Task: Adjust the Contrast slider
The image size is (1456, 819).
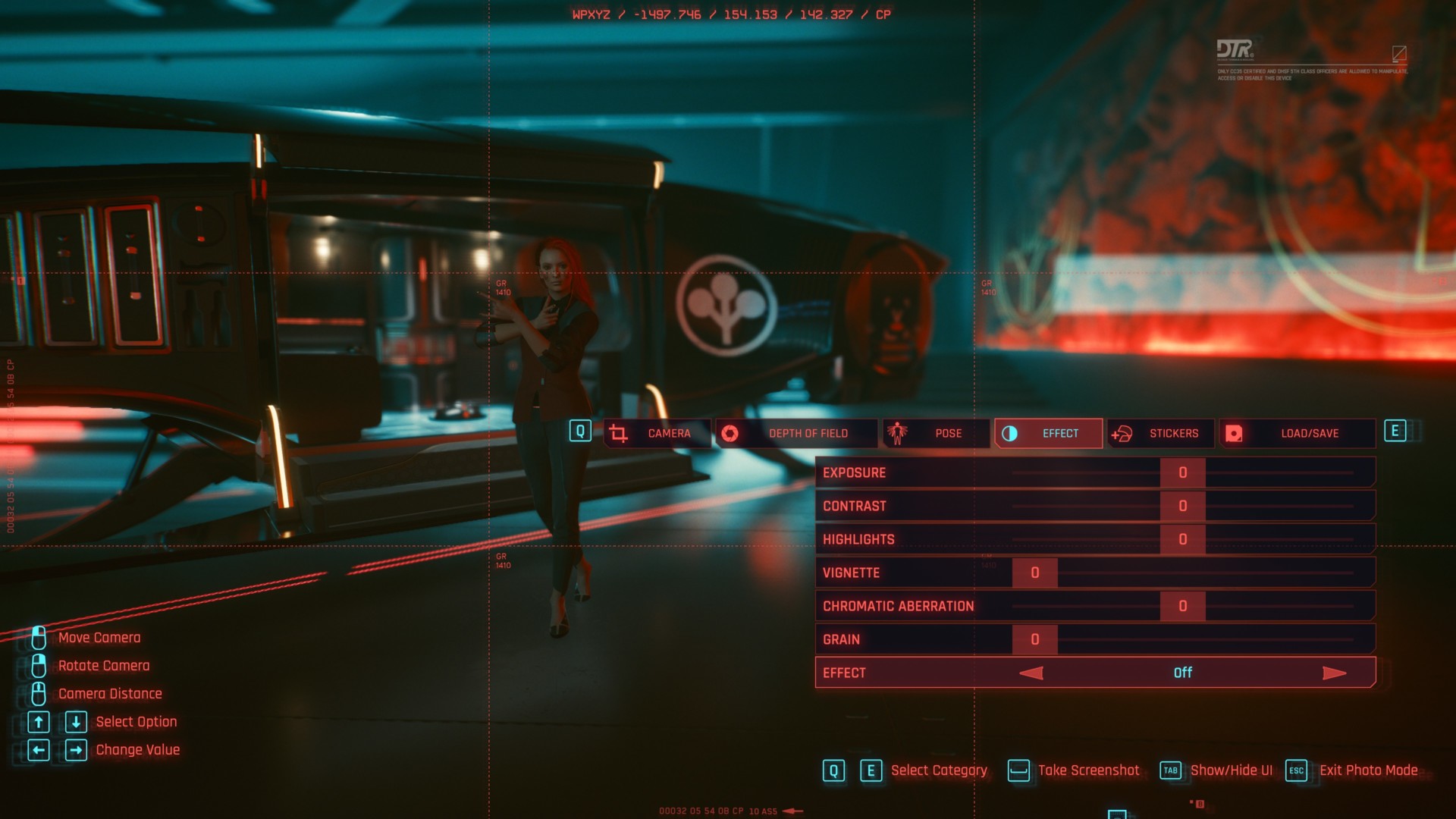Action: tap(1182, 506)
